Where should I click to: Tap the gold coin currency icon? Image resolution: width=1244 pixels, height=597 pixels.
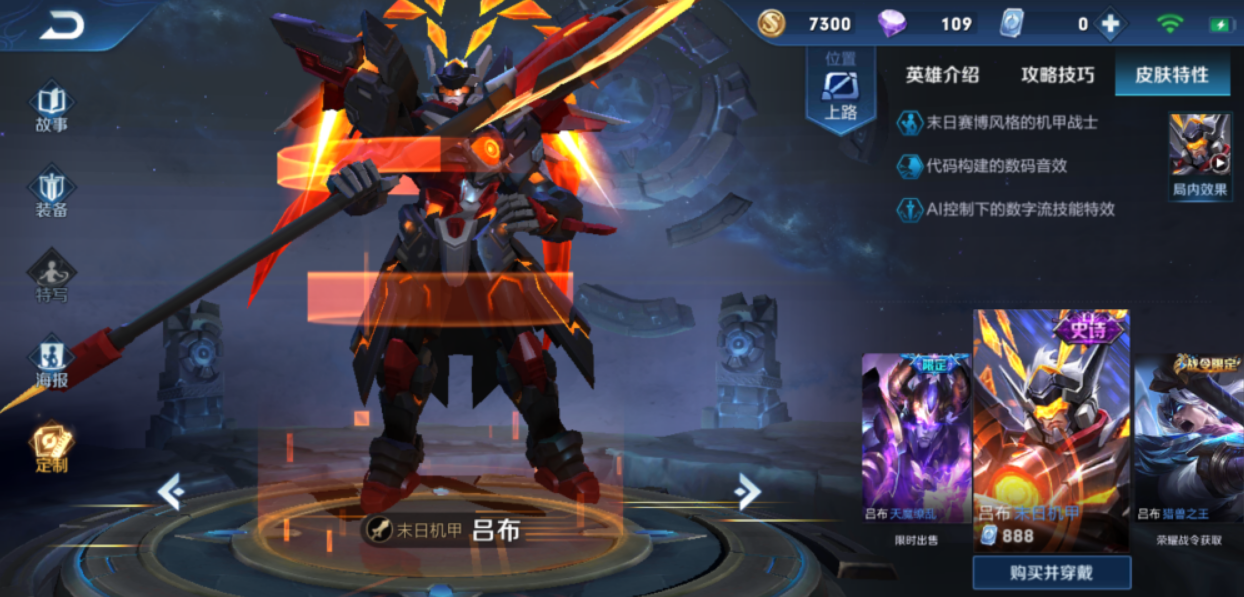[771, 24]
